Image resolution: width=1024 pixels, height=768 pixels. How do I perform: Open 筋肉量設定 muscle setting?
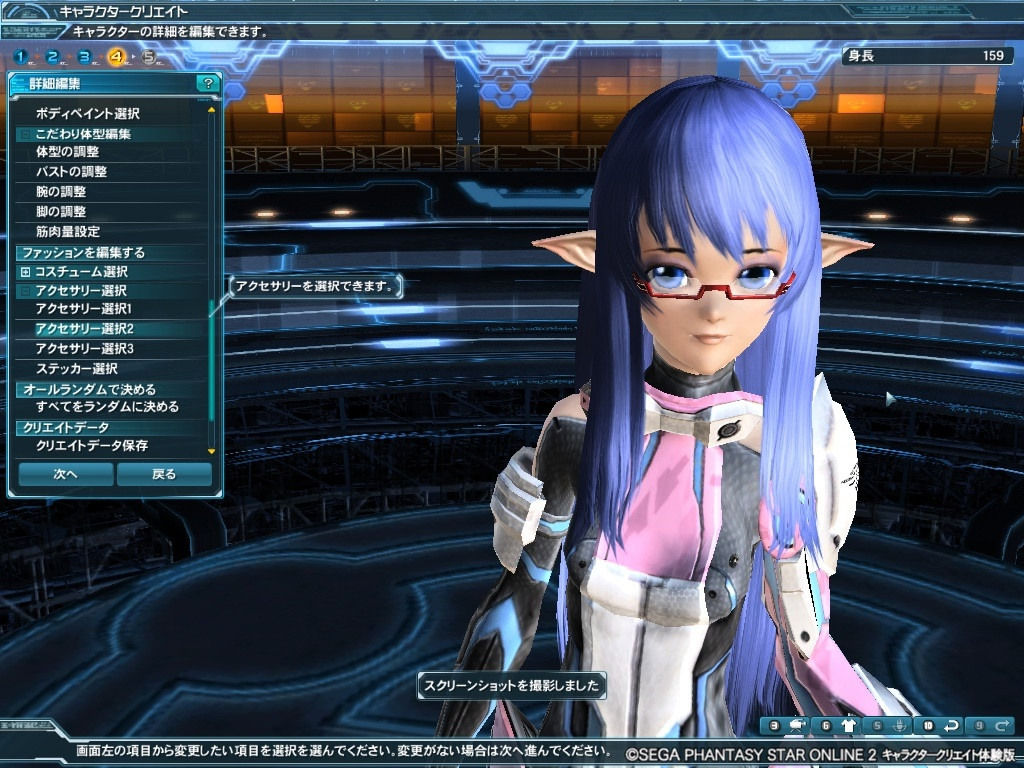67,232
